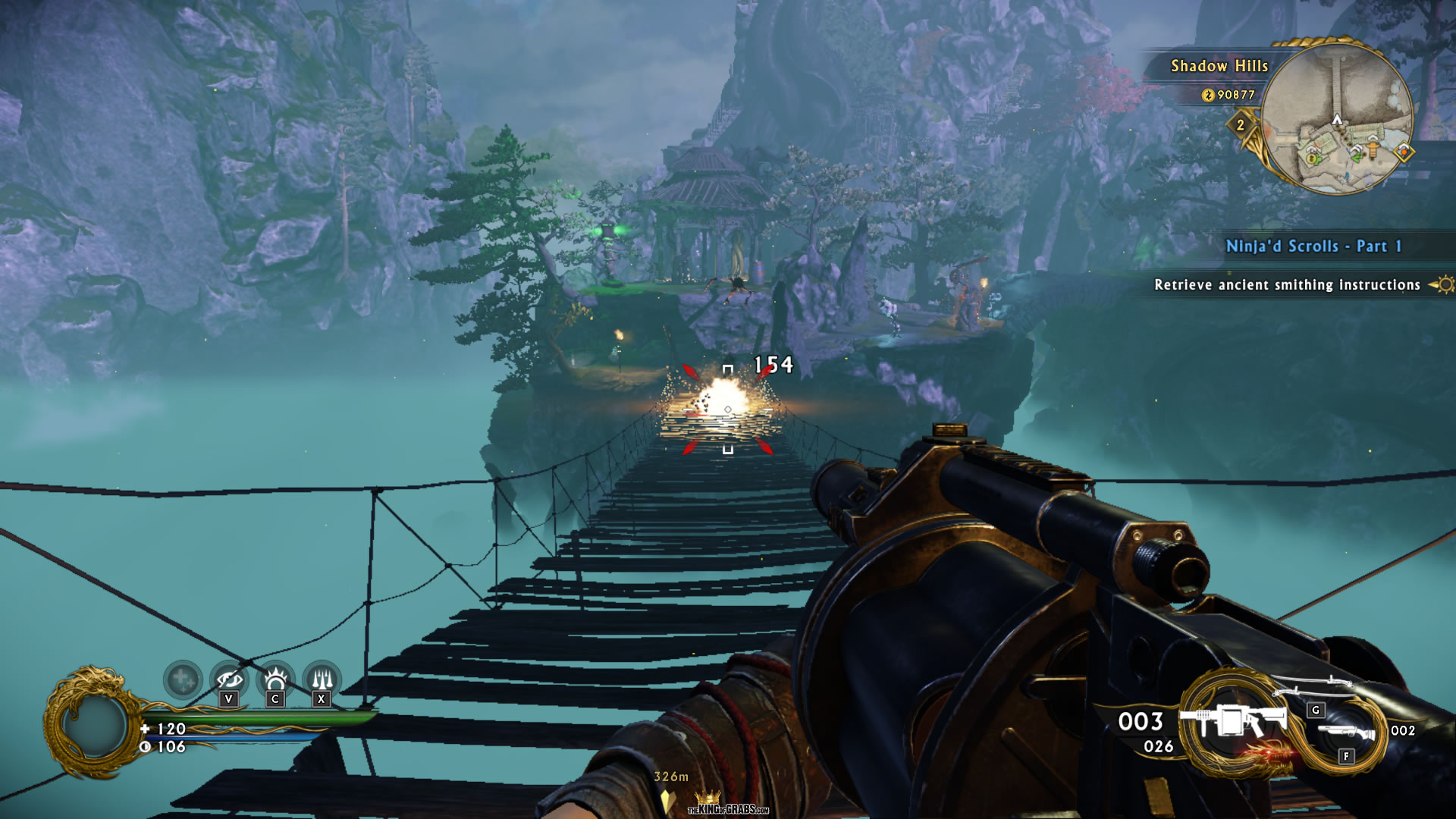Choose the katana swords melee icon
Viewport: 1456px width, 819px height.
[x=1313, y=686]
